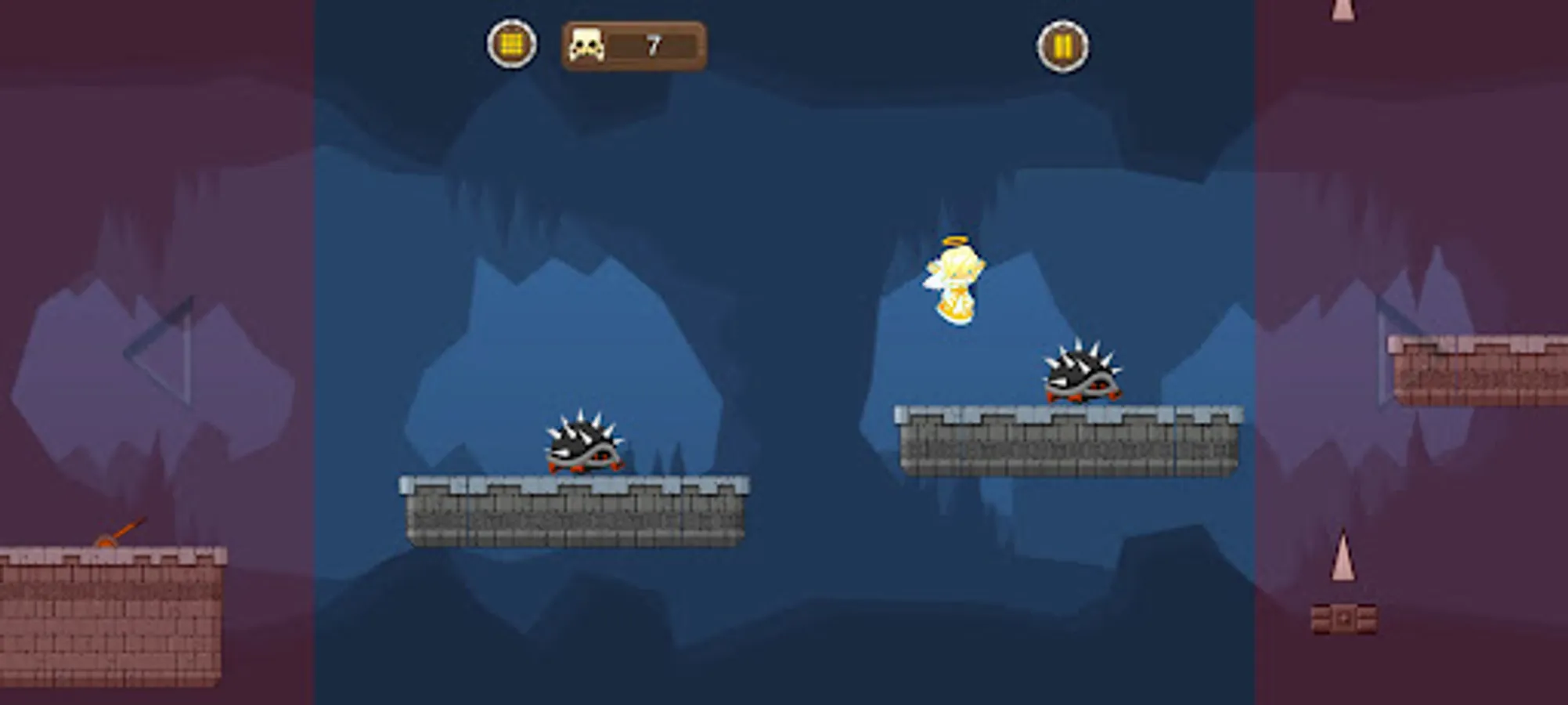Viewport: 1568px width, 705px height.
Task: Click the number 7 score display
Action: (x=654, y=45)
